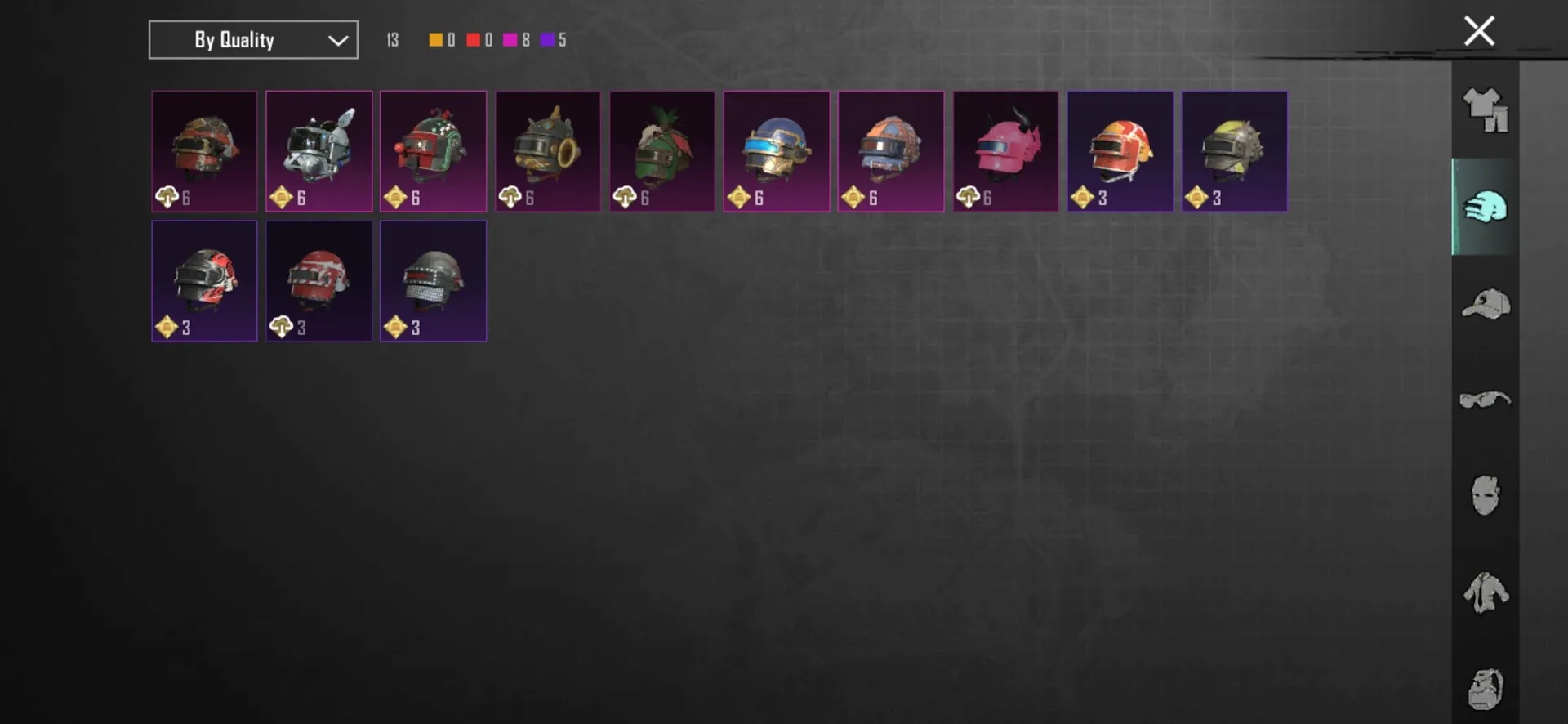Close the inventory screen

tap(1478, 30)
